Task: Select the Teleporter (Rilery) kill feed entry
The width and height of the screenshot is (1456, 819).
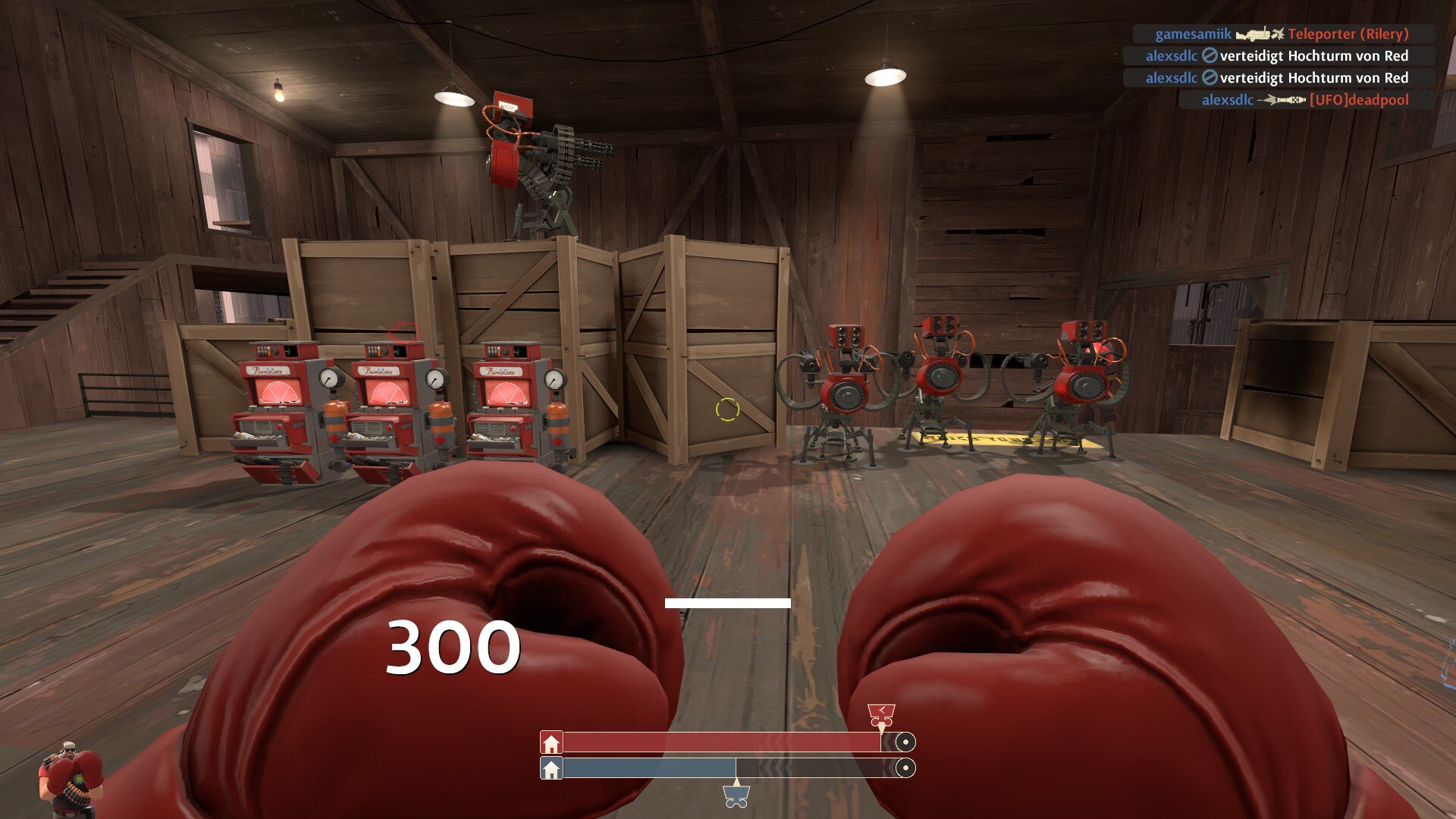Action: [1283, 34]
